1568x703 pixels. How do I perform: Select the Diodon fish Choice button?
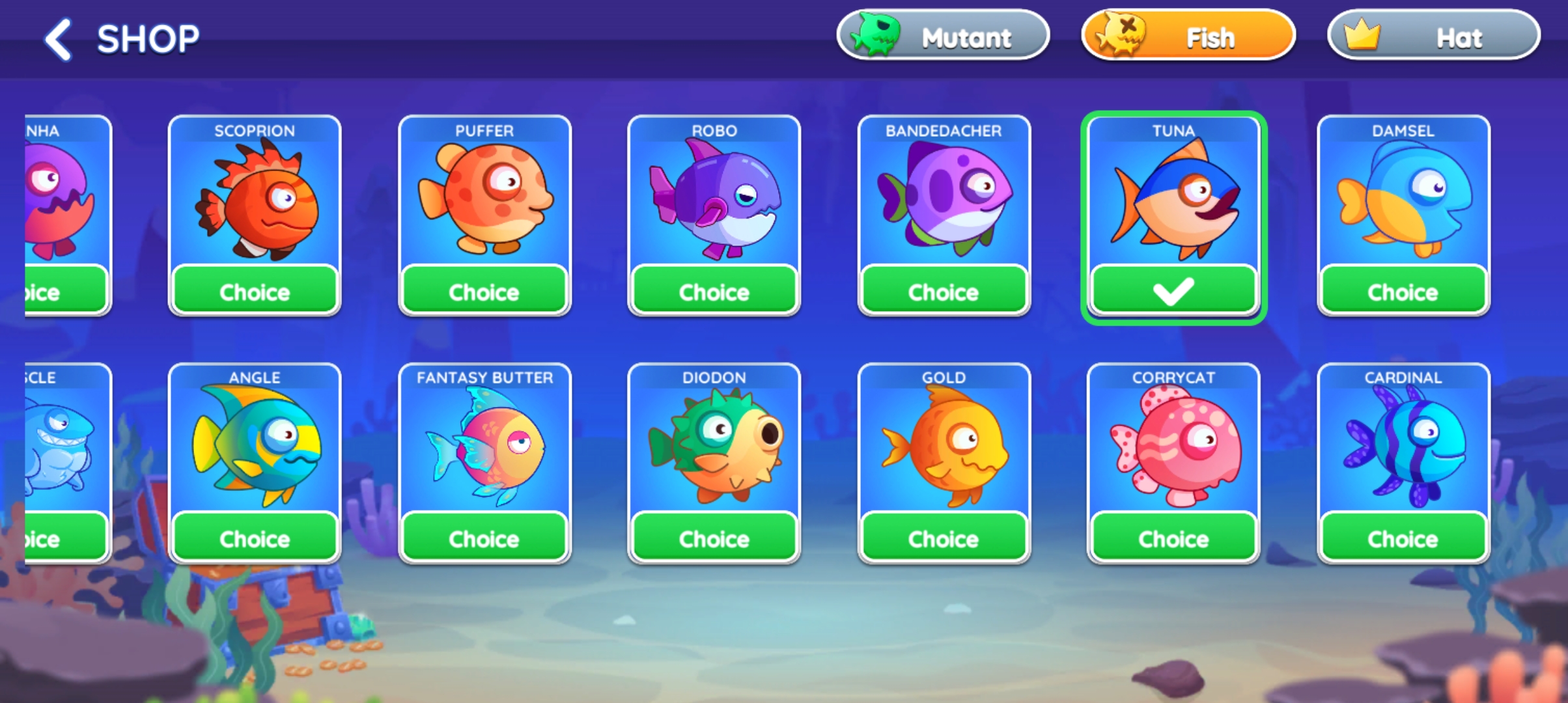coord(714,538)
